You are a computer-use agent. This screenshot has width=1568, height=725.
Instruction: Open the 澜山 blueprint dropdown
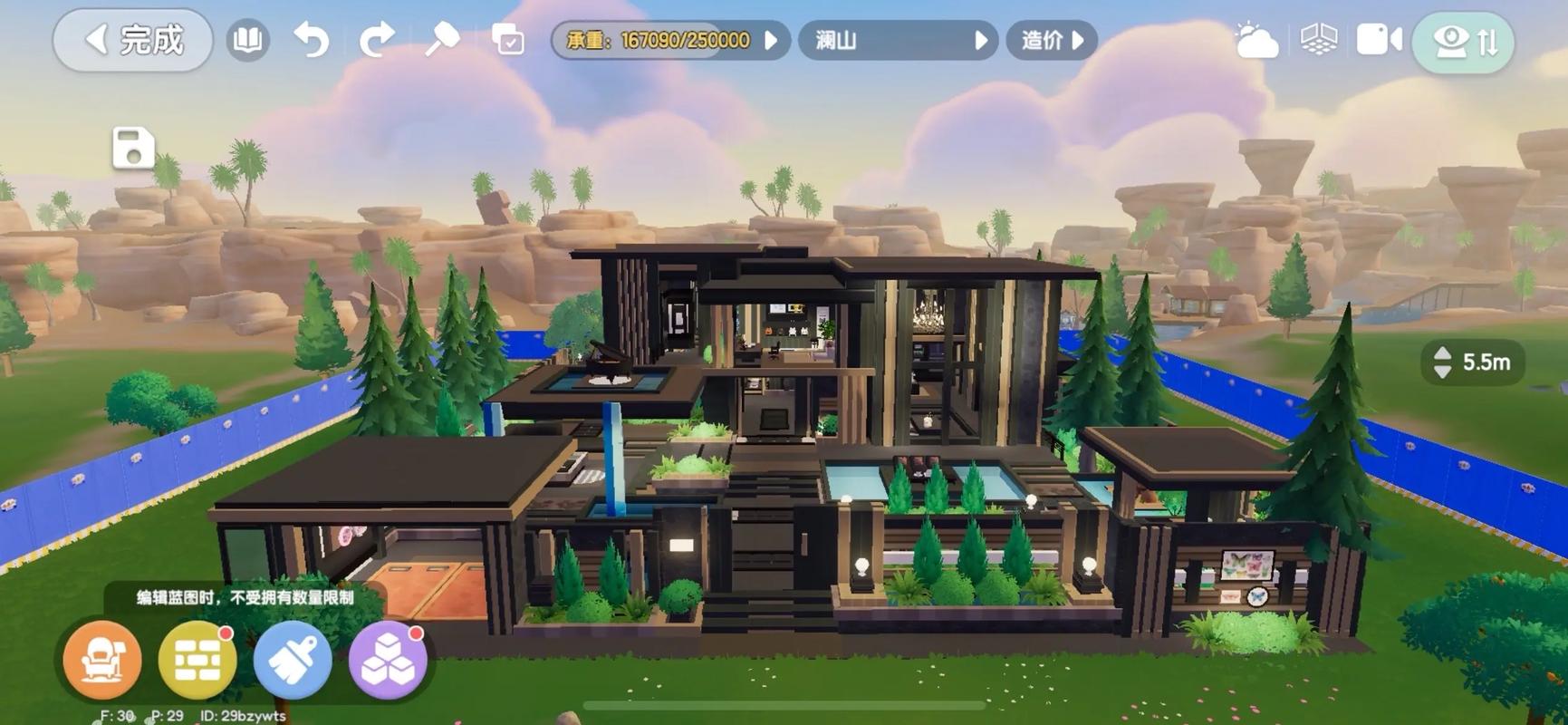click(898, 41)
